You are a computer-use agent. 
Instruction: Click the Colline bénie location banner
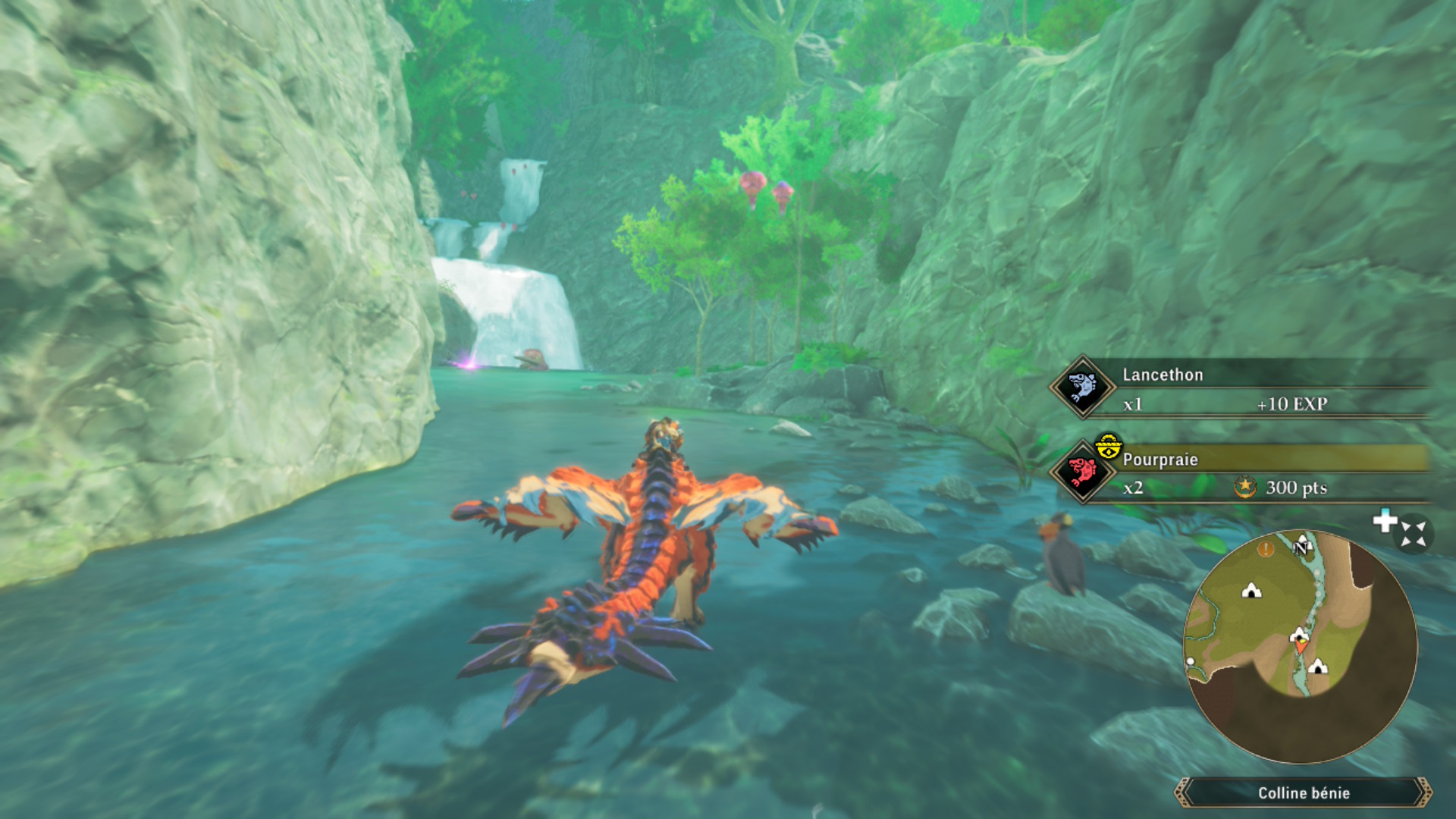[1303, 793]
